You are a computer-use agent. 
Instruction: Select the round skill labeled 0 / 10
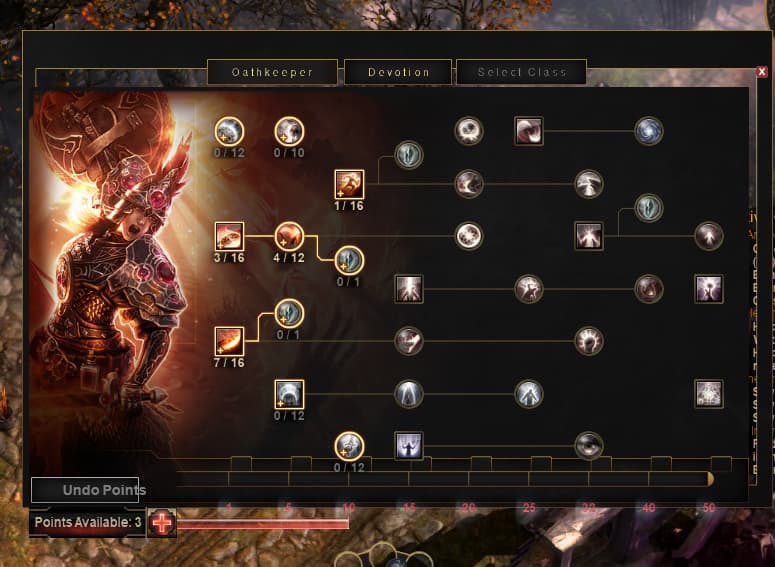click(289, 131)
